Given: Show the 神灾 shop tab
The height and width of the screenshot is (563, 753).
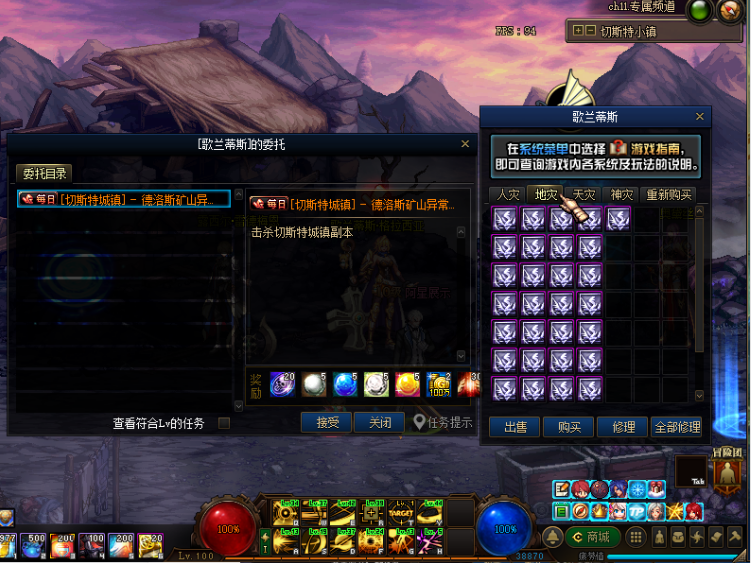Looking at the screenshot, I should point(621,194).
